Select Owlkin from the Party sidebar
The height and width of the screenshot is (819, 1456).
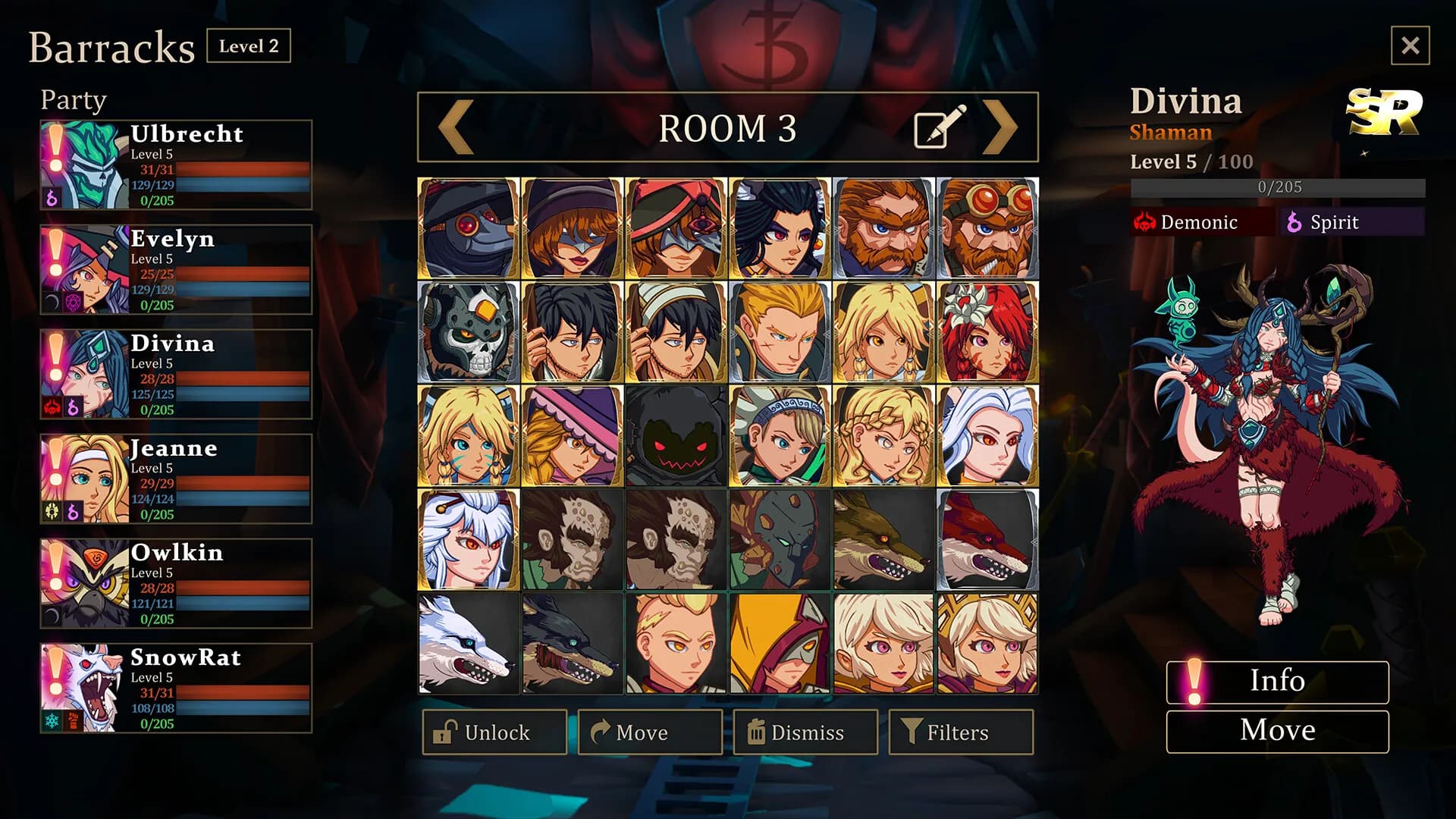(x=176, y=582)
